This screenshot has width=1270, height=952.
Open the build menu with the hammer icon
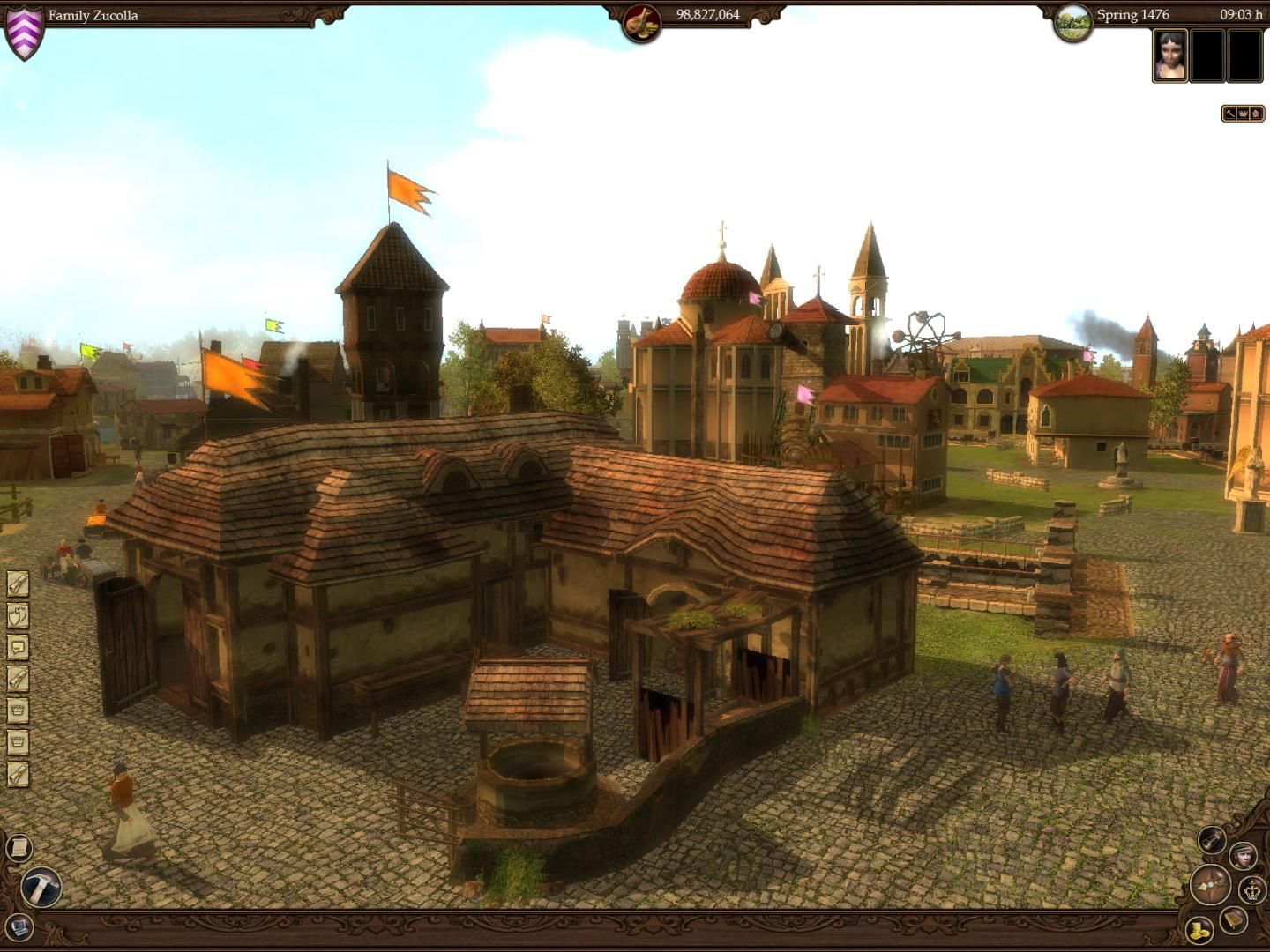pyautogui.click(x=41, y=887)
